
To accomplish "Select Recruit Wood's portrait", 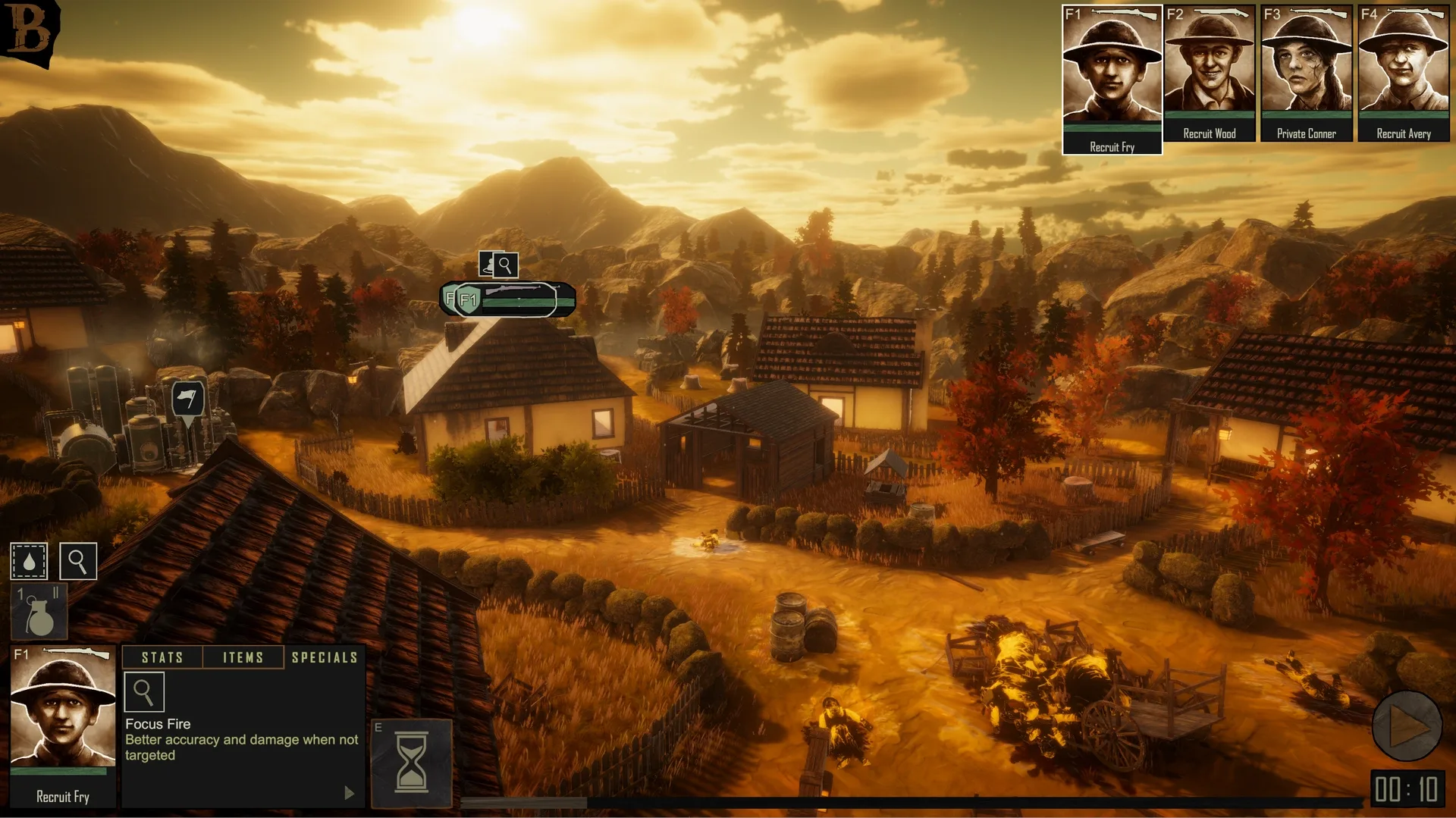I will coord(1209,72).
